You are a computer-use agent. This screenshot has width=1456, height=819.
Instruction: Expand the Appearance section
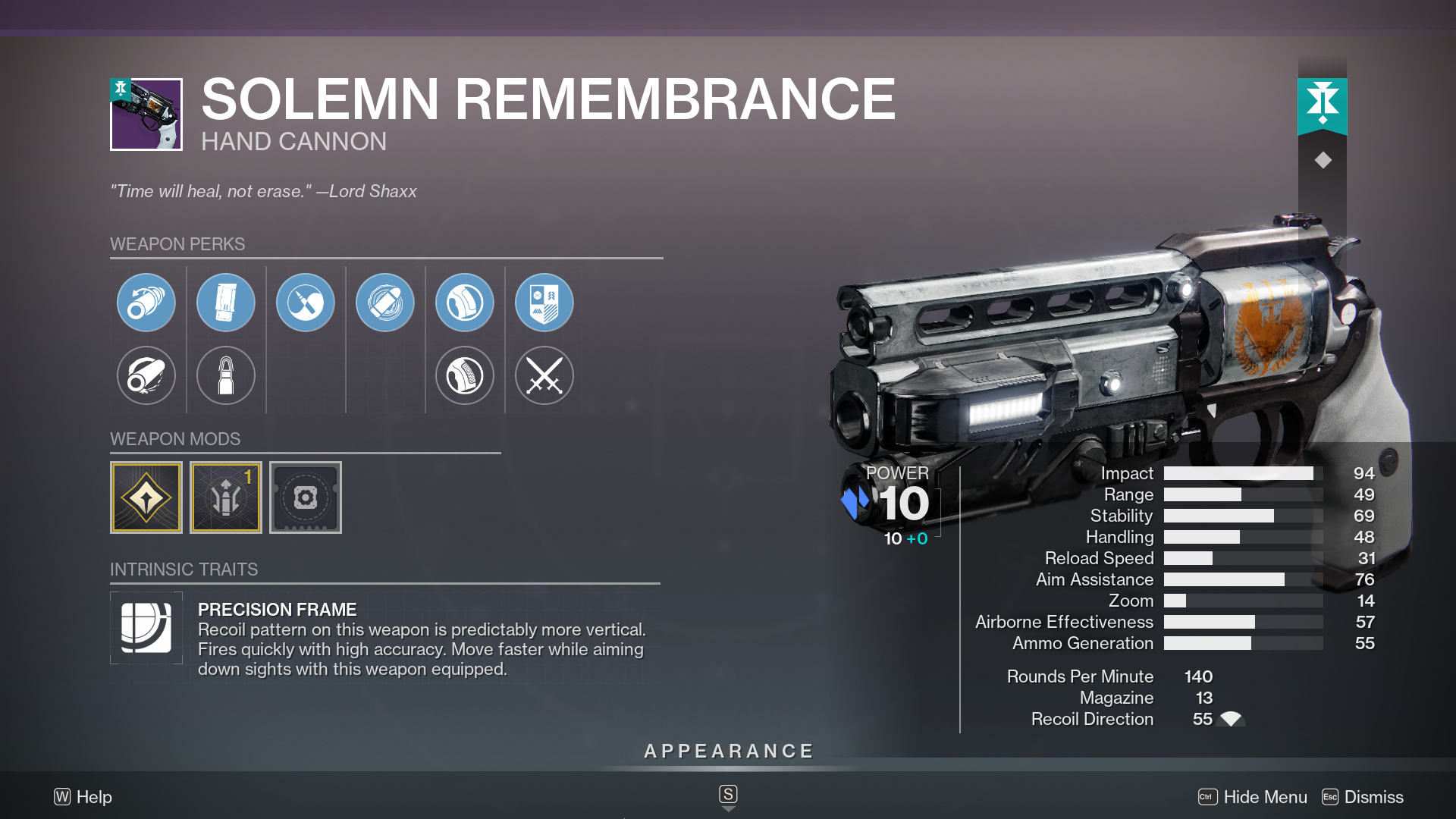pos(727,752)
